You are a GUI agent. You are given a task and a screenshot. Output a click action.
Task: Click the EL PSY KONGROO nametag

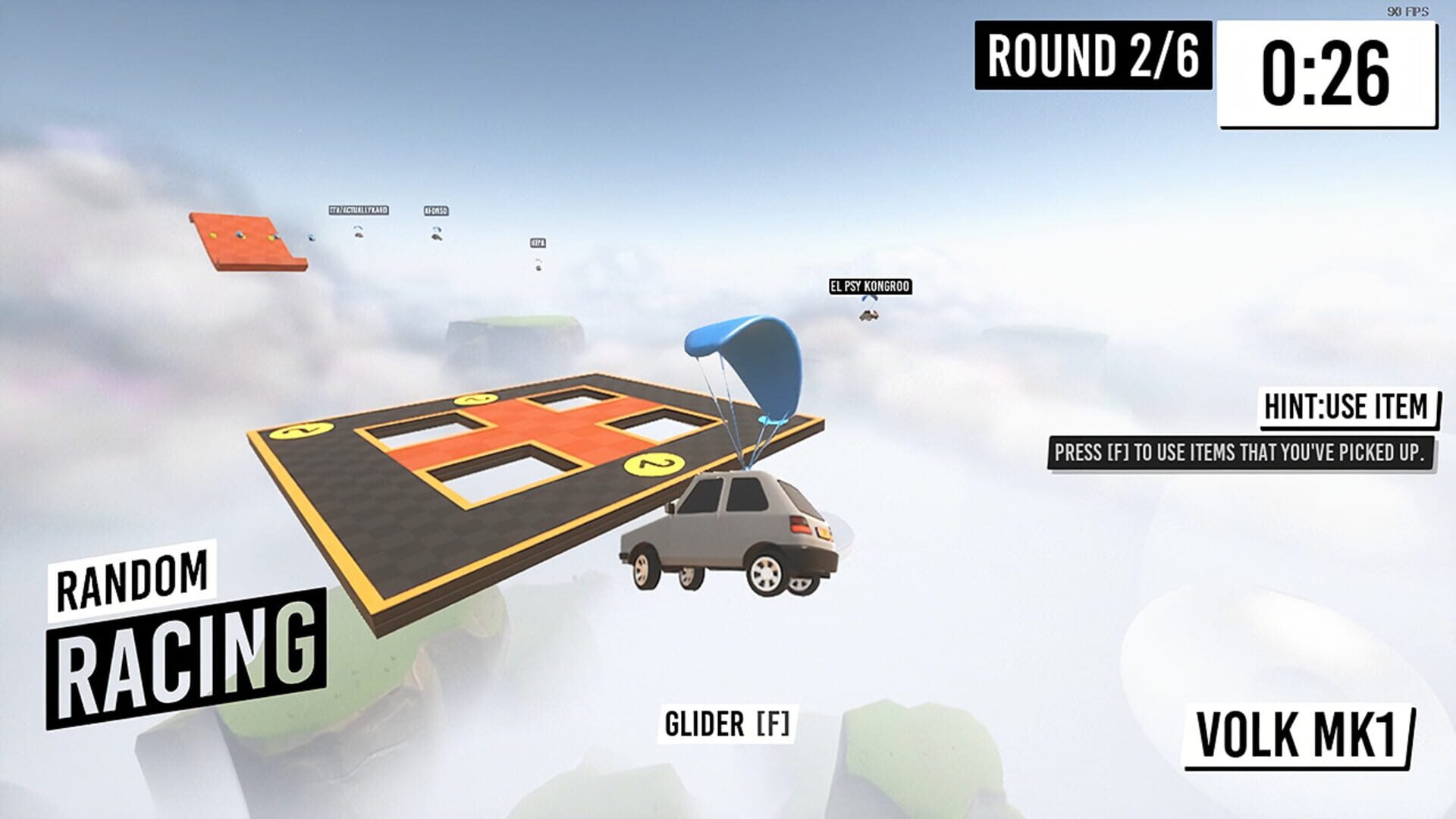[x=871, y=287]
